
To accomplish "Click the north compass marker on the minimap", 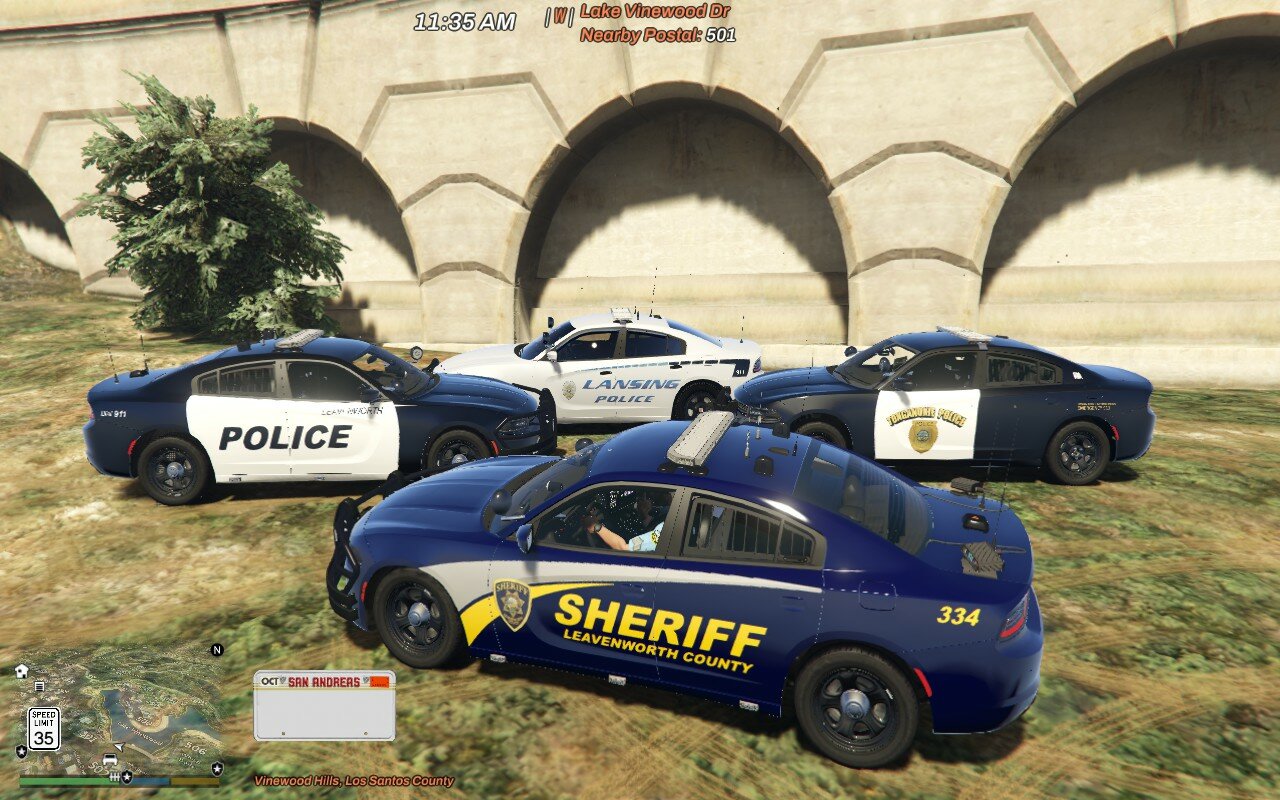I will (x=216, y=650).
